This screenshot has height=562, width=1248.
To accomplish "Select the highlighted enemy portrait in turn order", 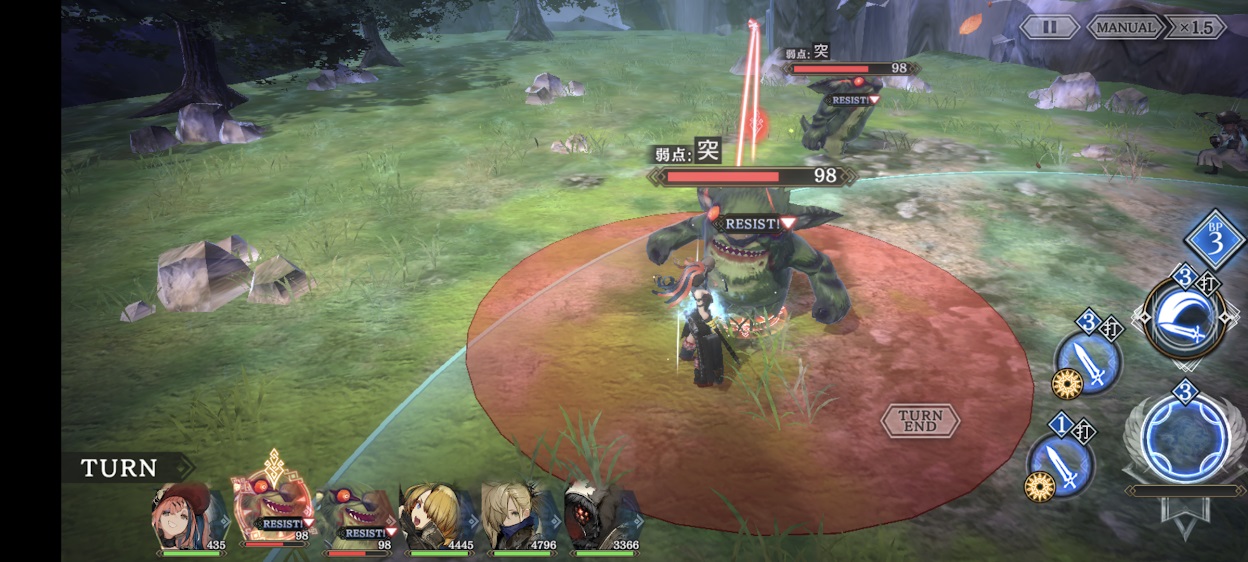I will [272, 508].
